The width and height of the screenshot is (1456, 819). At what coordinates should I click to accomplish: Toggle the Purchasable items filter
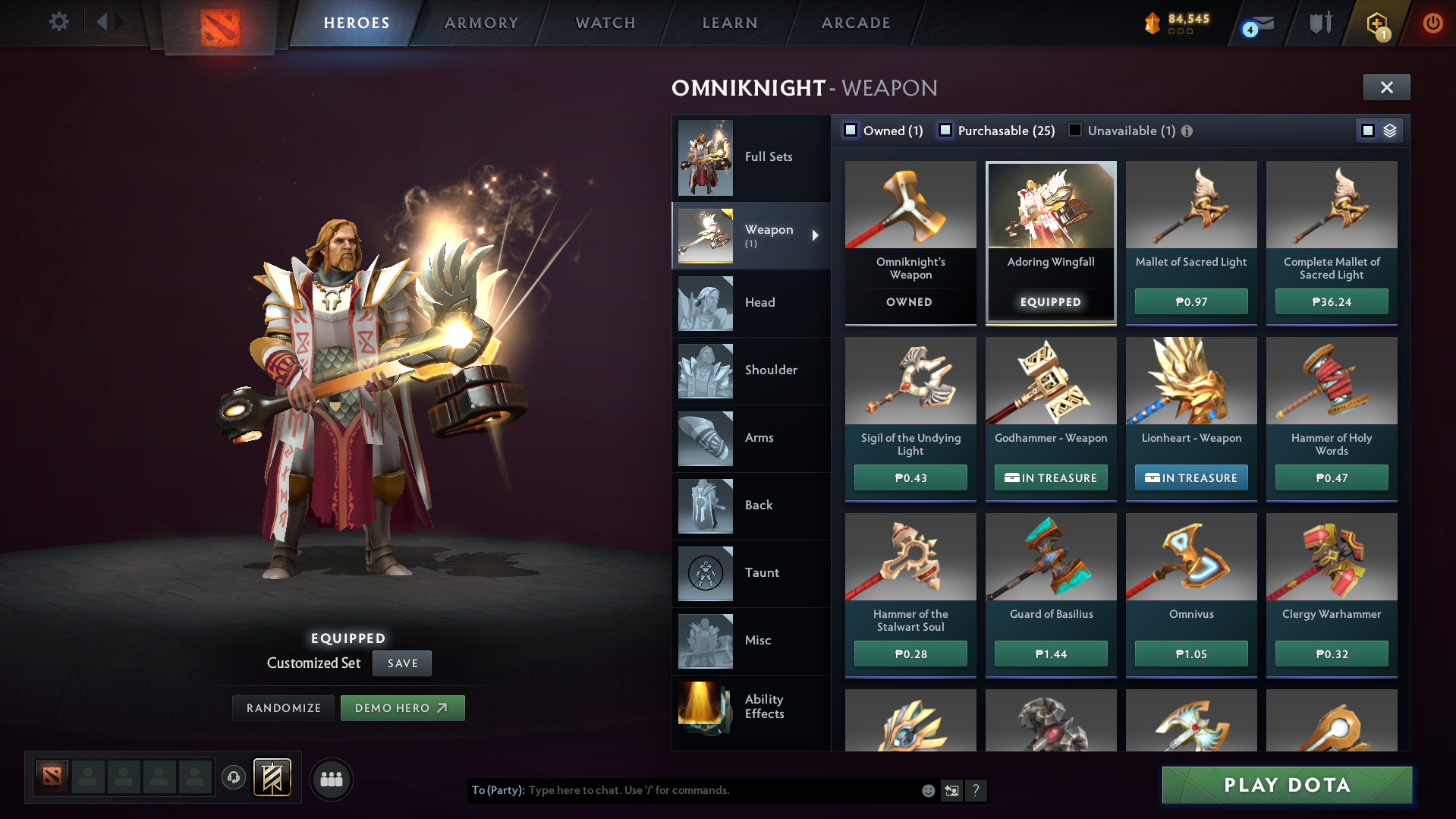(x=946, y=130)
